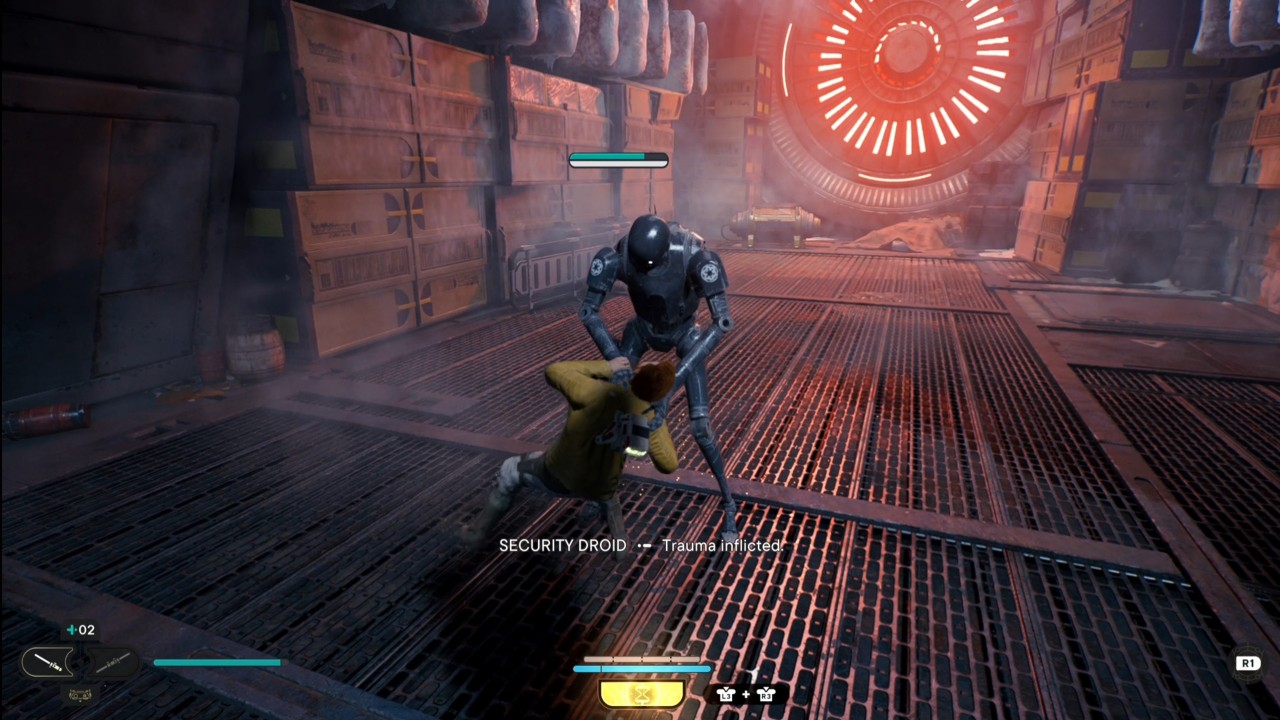This screenshot has height=720, width=1280.
Task: Select the BD-1 droid companion icon
Action: coord(80,695)
